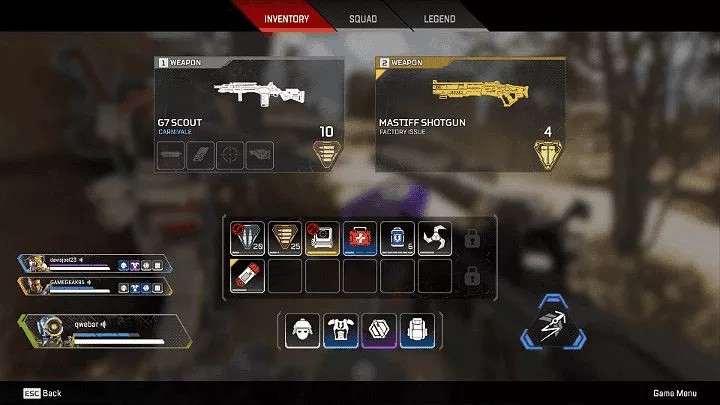This screenshot has width=720, height=405.
Task: Select the equipped helmet slot
Action: click(300, 330)
